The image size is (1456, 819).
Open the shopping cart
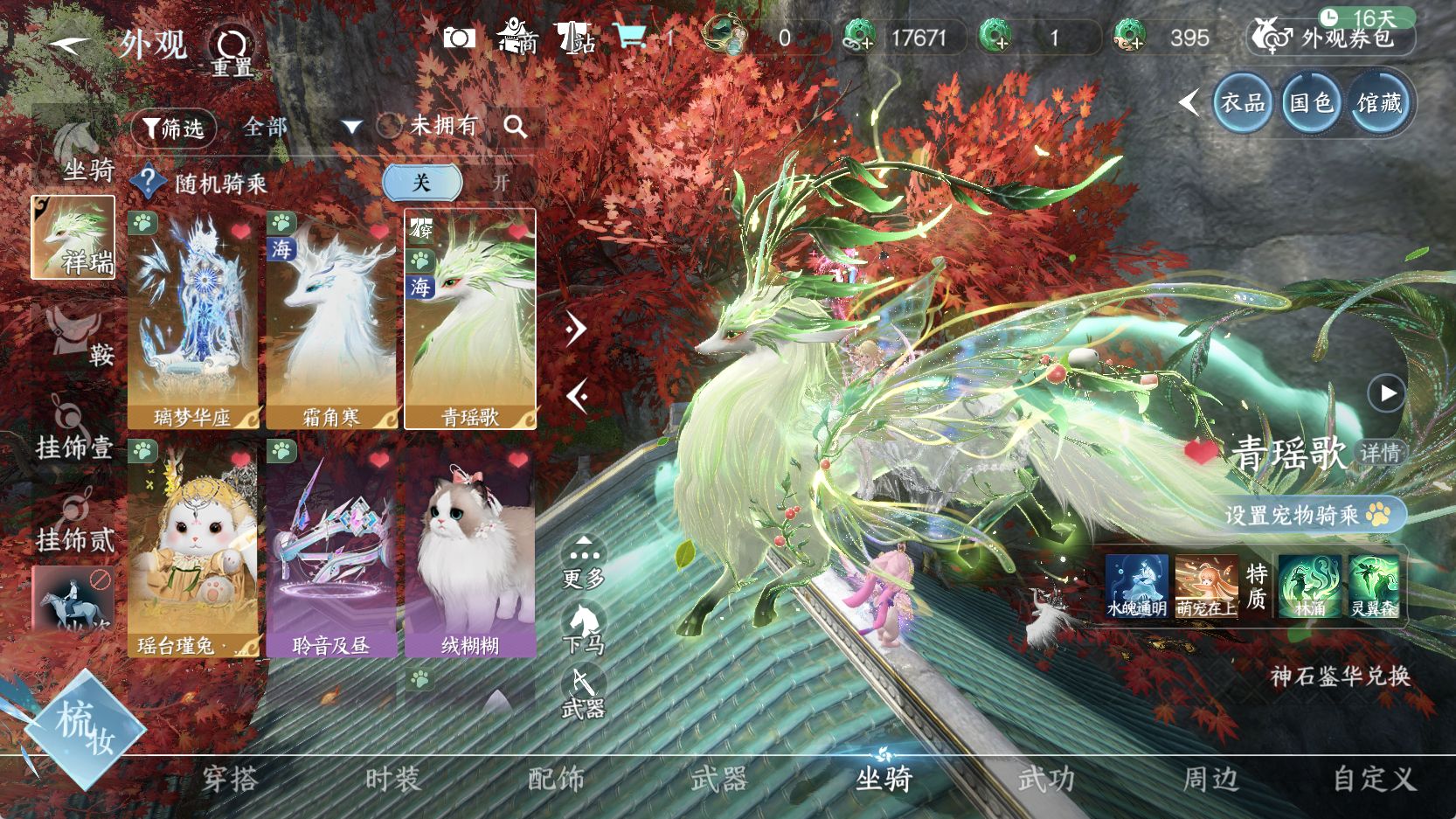pyautogui.click(x=630, y=37)
